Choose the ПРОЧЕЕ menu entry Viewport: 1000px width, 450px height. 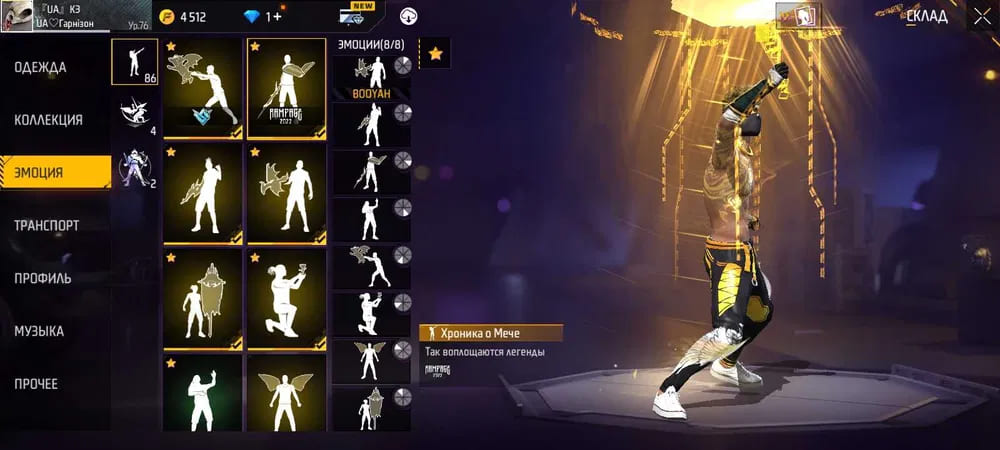click(x=36, y=384)
